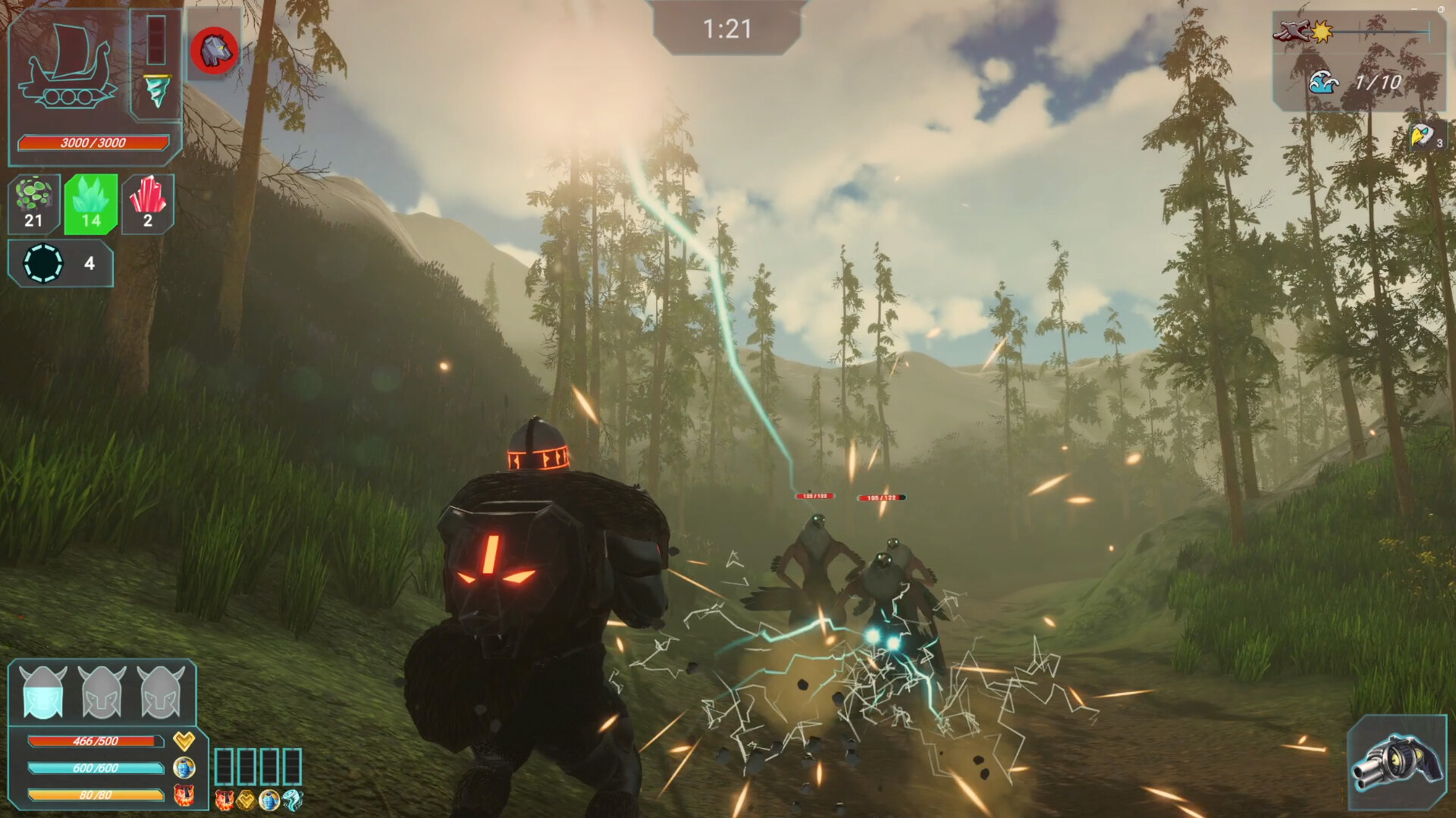
Task: Click the bear head icon in red circle
Action: (x=215, y=52)
